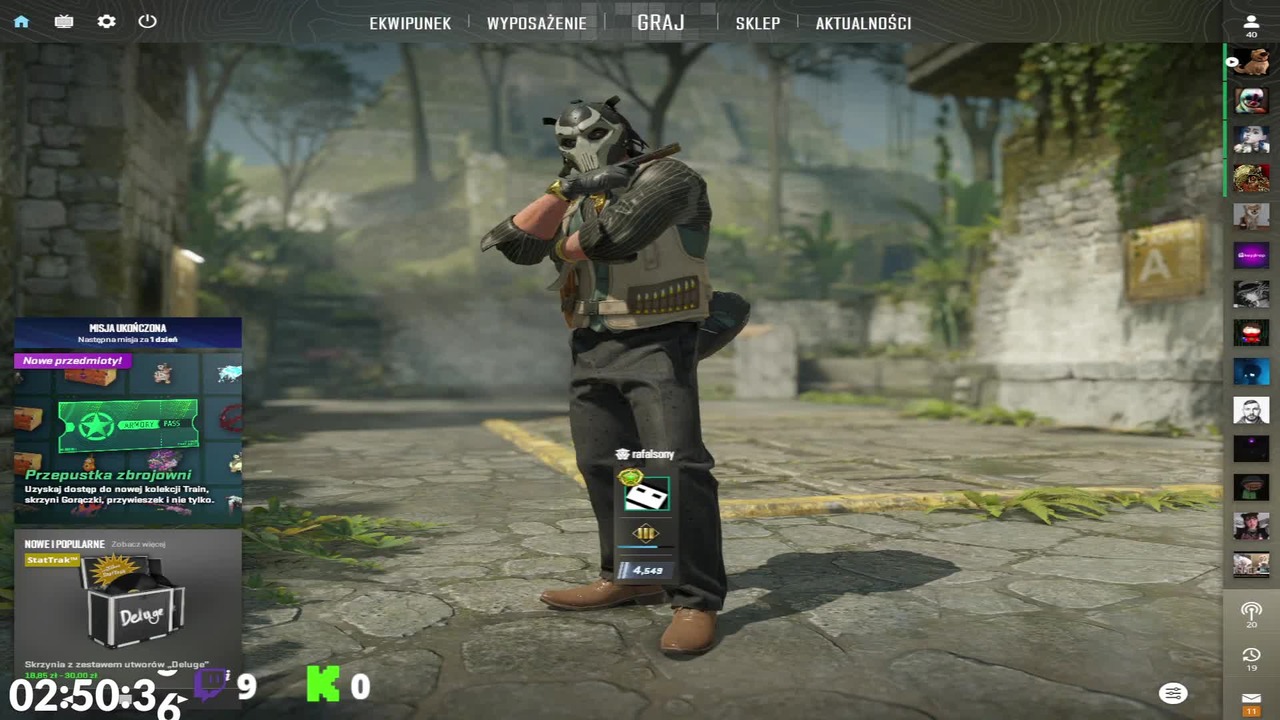The width and height of the screenshot is (1280, 720).
Task: Show the Aktualności news tab
Action: (863, 23)
